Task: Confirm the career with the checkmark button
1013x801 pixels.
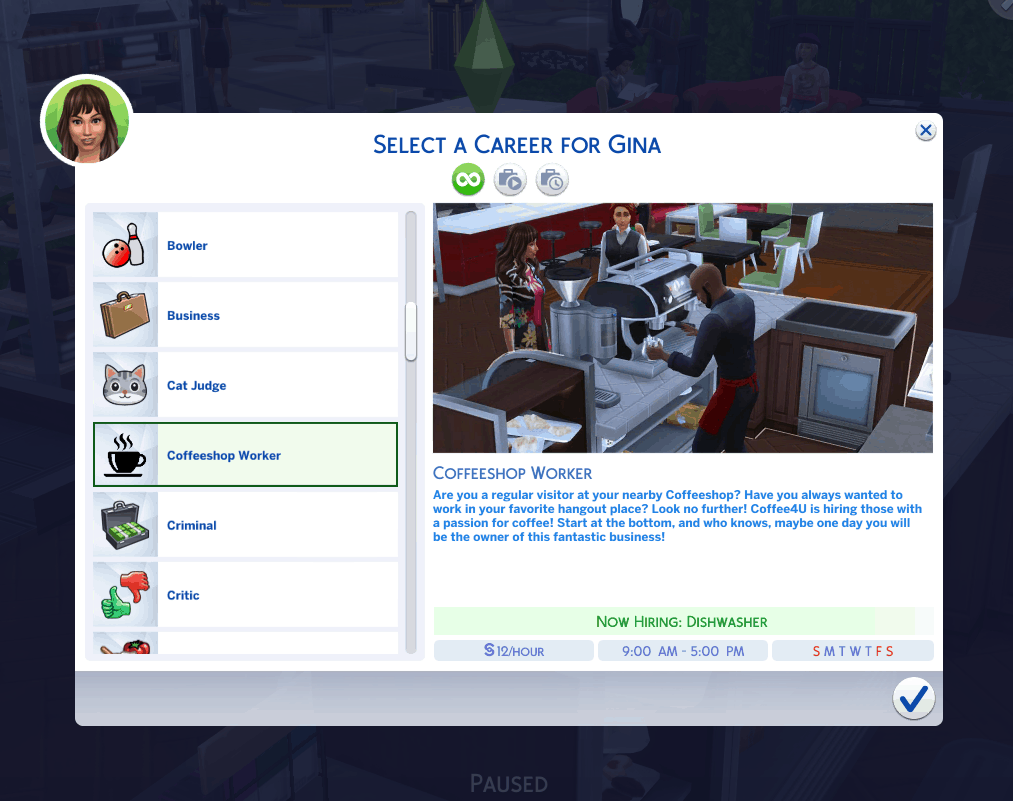Action: [x=913, y=700]
